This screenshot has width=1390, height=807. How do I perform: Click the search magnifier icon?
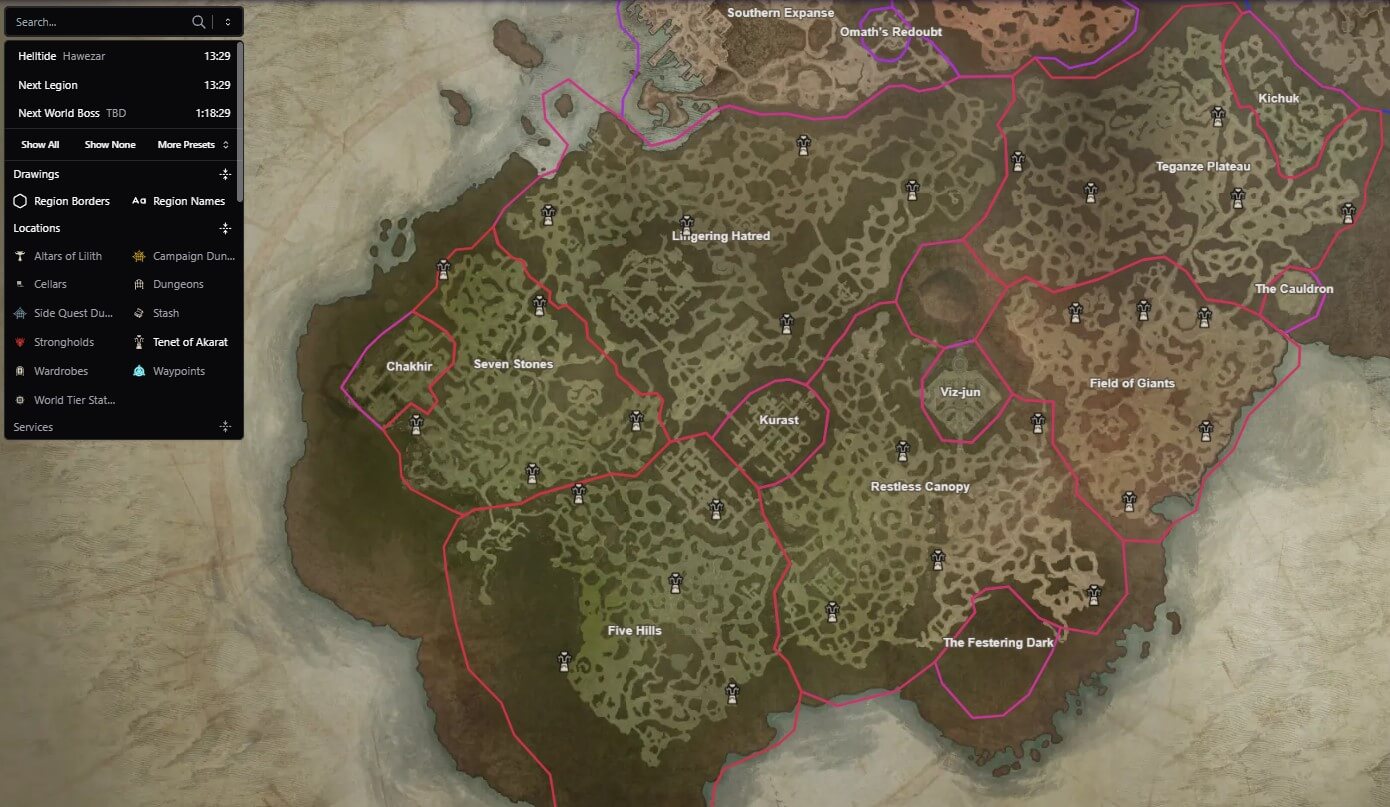tap(199, 20)
